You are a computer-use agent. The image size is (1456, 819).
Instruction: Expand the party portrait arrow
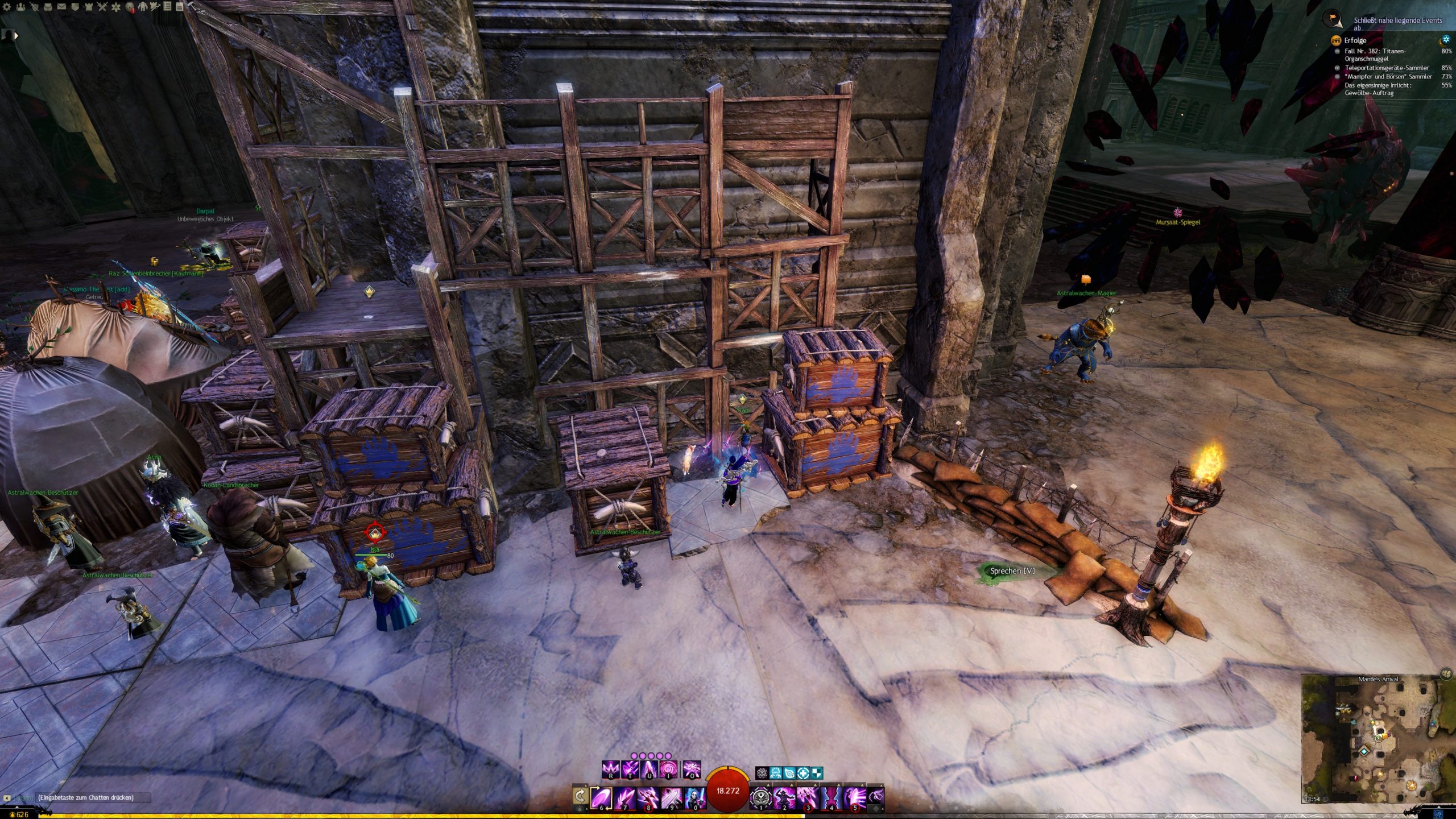[16, 35]
